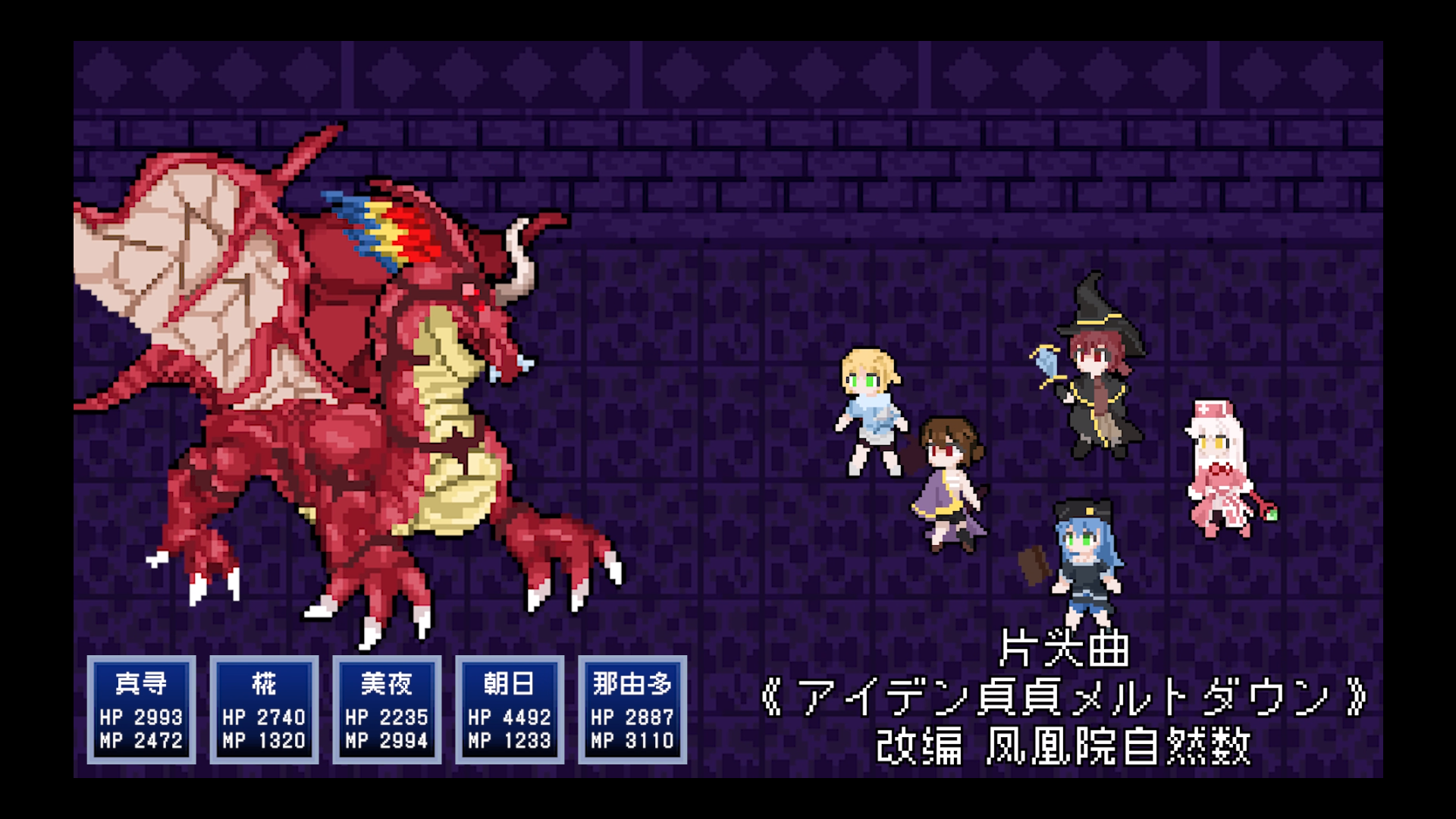Switch to 朝日's status tab

click(508, 685)
